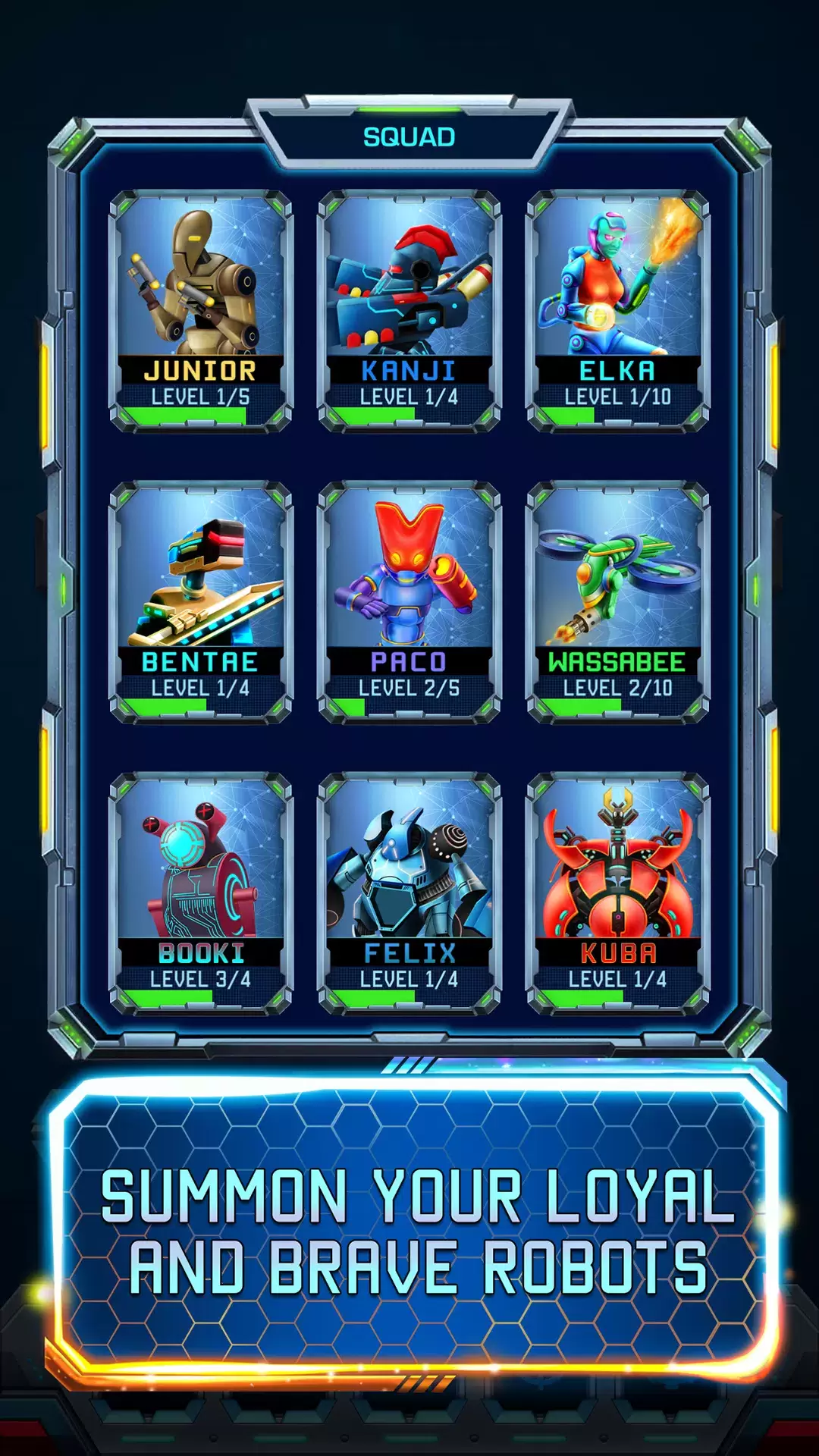Select the Felix robot card
Viewport: 819px width, 1456px height.
[x=409, y=893]
